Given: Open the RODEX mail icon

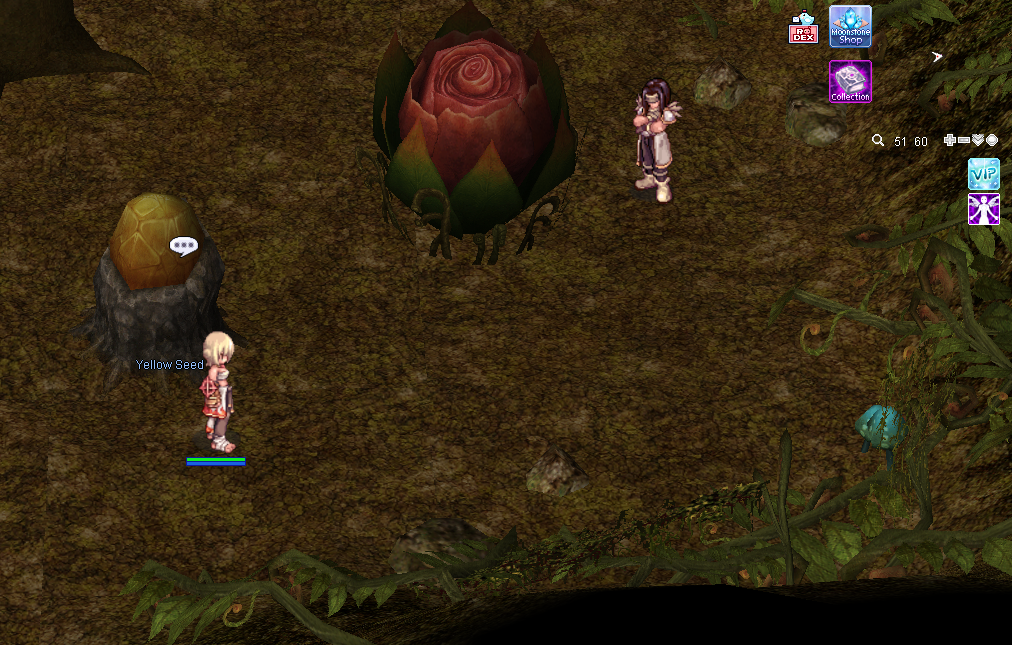Looking at the screenshot, I should pyautogui.click(x=803, y=29).
